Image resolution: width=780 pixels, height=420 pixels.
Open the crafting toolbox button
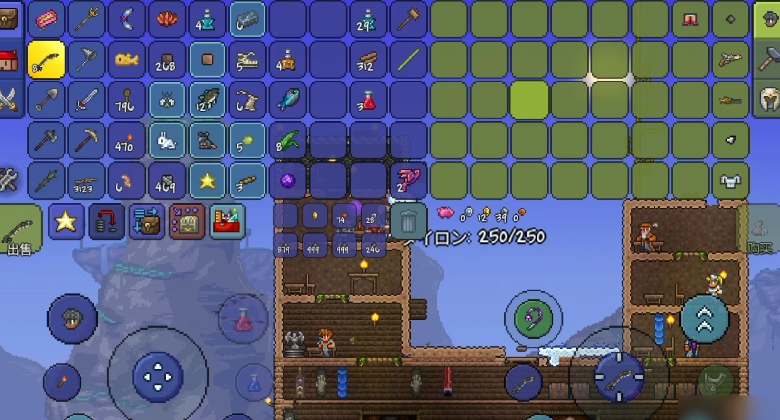coord(226,221)
